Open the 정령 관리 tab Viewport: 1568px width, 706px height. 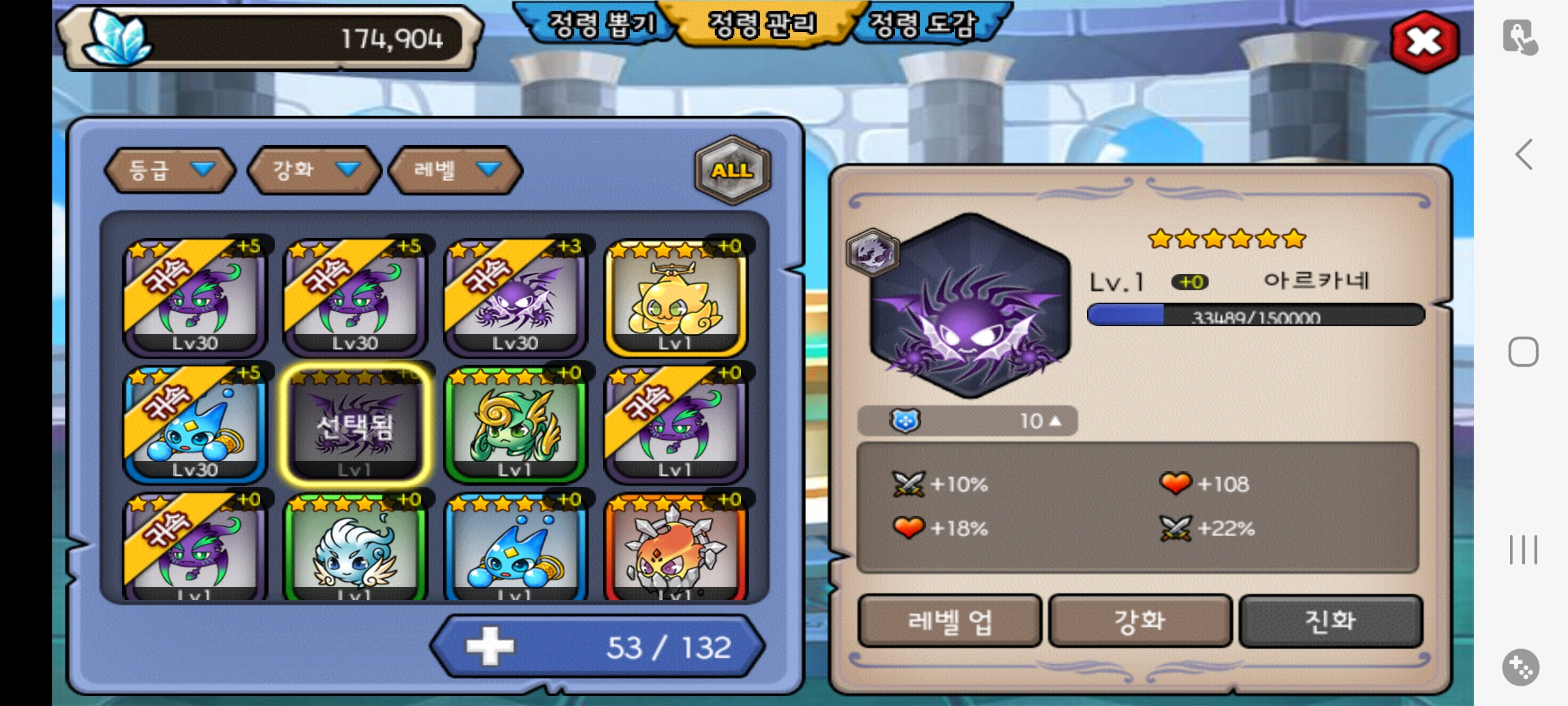762,25
